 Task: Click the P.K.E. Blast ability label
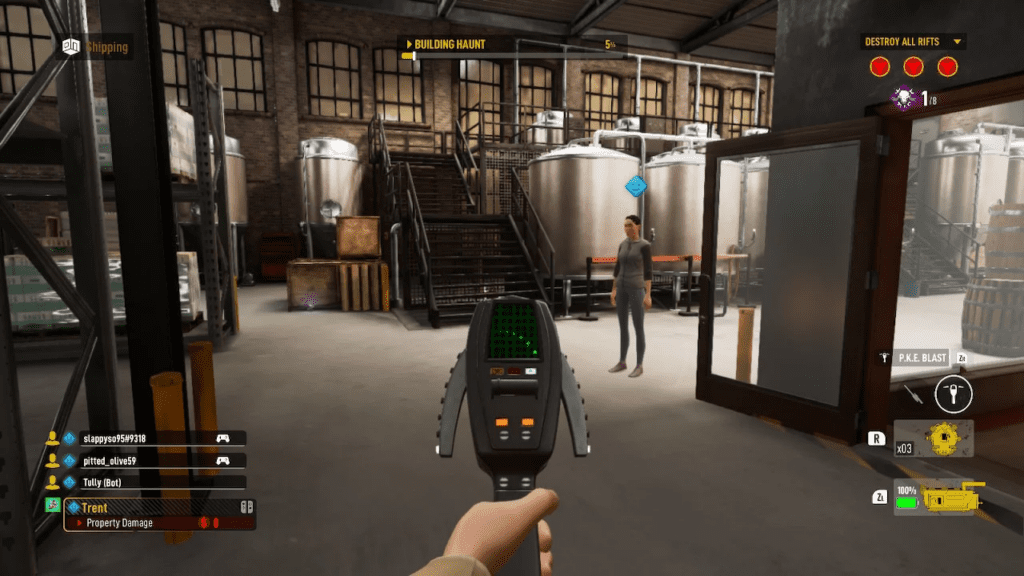(920, 357)
